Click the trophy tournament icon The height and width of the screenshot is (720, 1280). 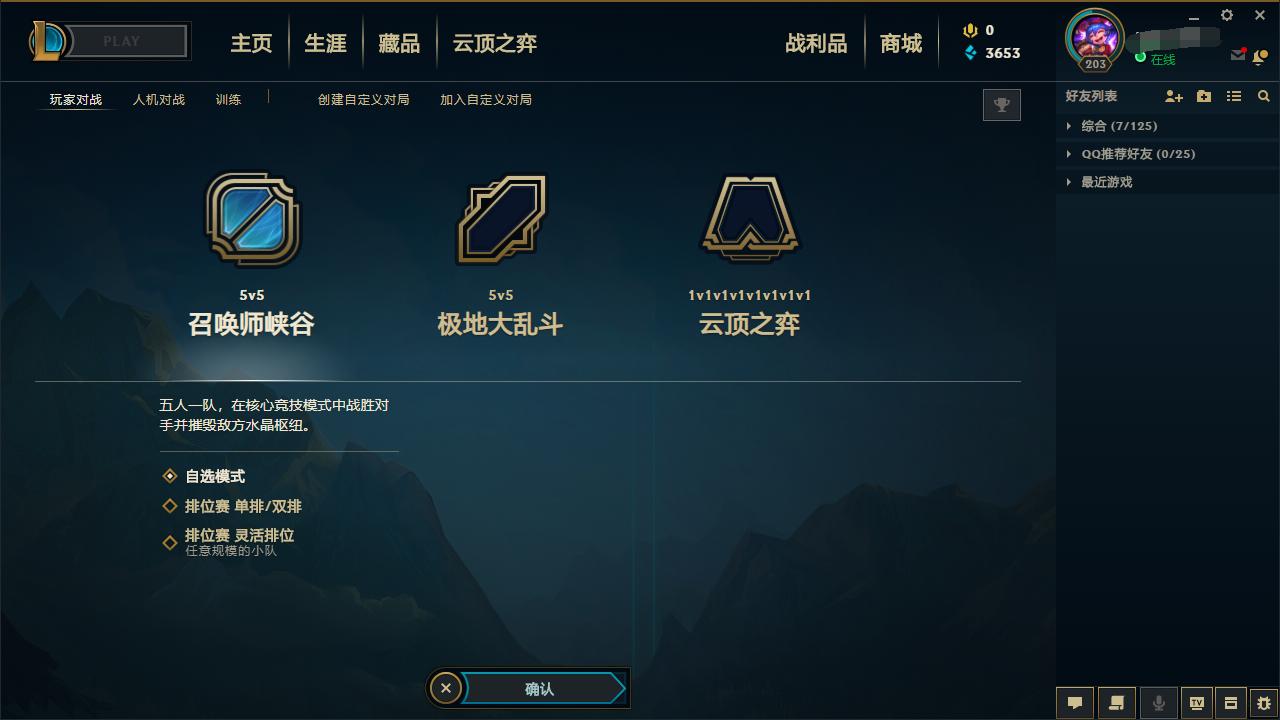point(1001,104)
